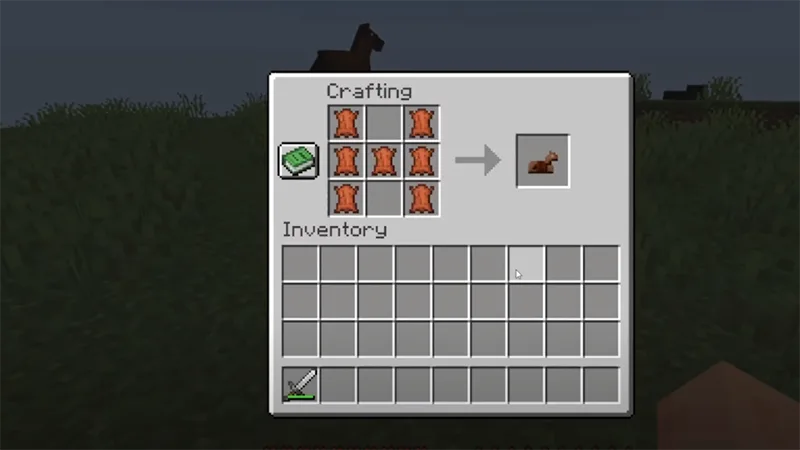This screenshot has width=800, height=450.
Task: Click the leather in the bottom-left crafting slot
Action: tap(346, 197)
